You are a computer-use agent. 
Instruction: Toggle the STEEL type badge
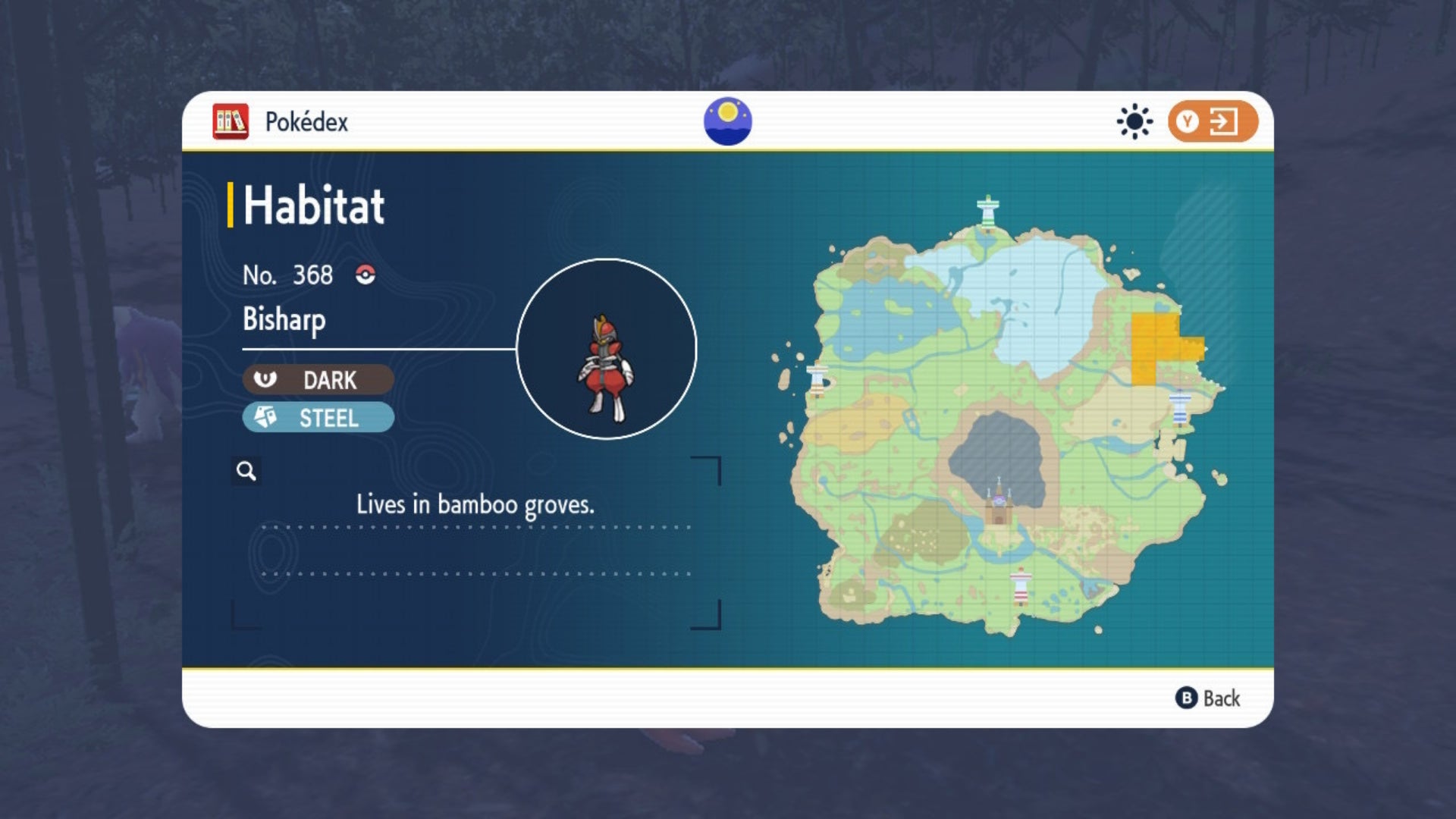(317, 418)
